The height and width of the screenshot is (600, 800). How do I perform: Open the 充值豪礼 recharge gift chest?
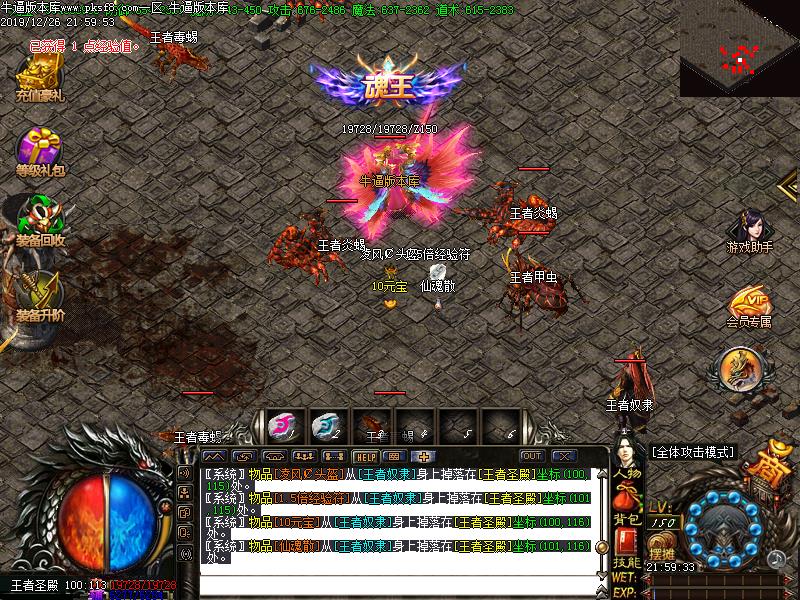pyautogui.click(x=39, y=76)
